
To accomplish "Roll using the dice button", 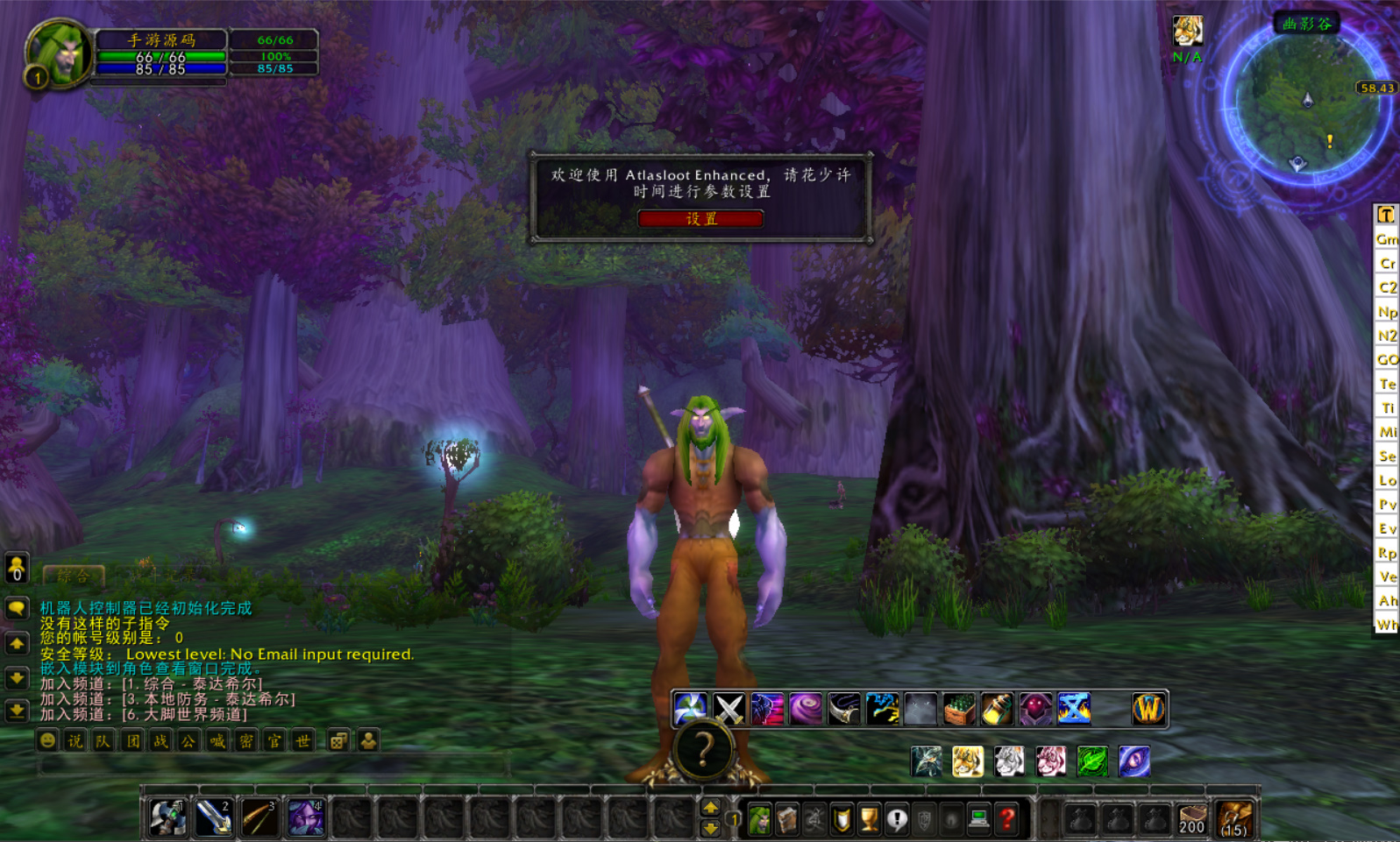I will tap(338, 741).
